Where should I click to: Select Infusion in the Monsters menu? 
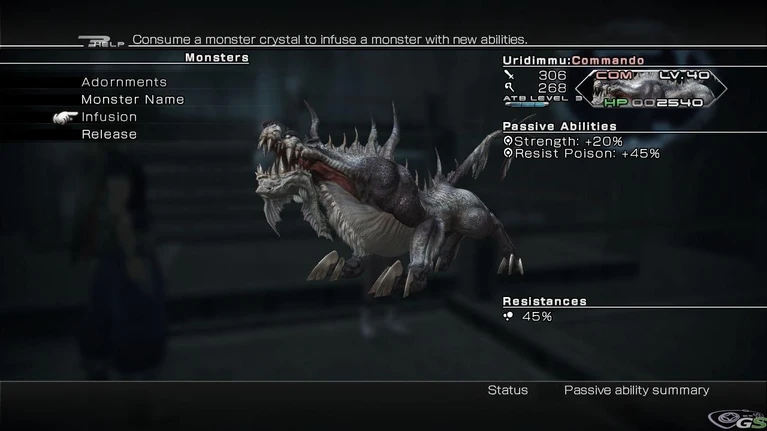coord(109,117)
